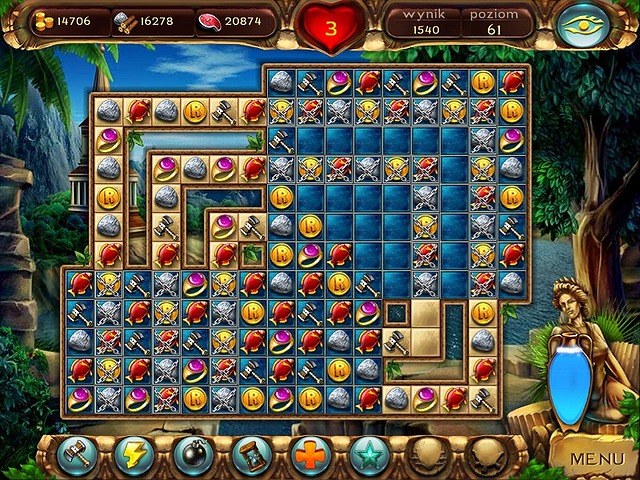Select the bomb power-up

coord(193,455)
